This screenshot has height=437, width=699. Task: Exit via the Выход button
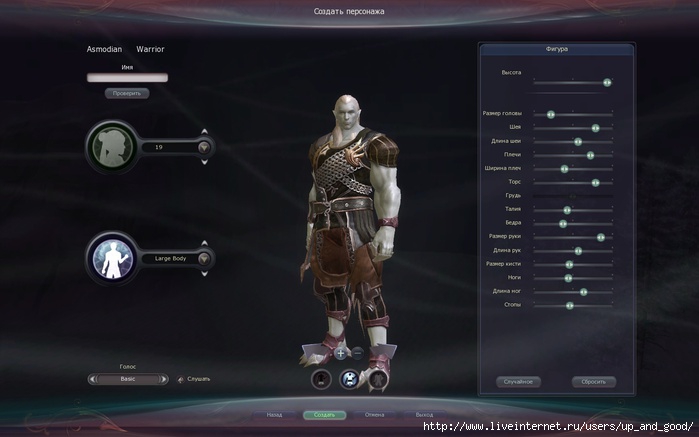424,414
